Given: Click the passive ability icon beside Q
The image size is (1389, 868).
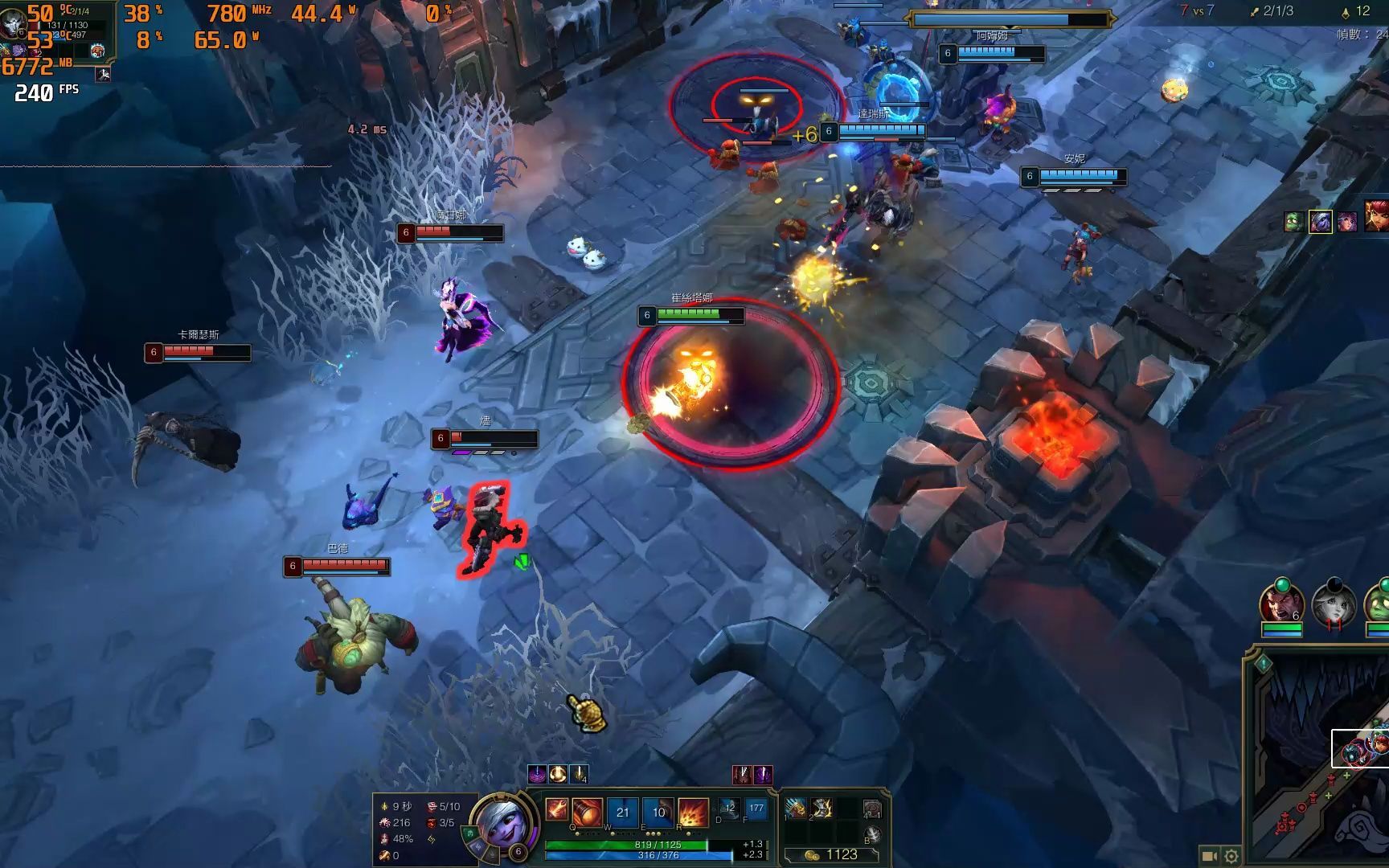Looking at the screenshot, I should (556, 809).
